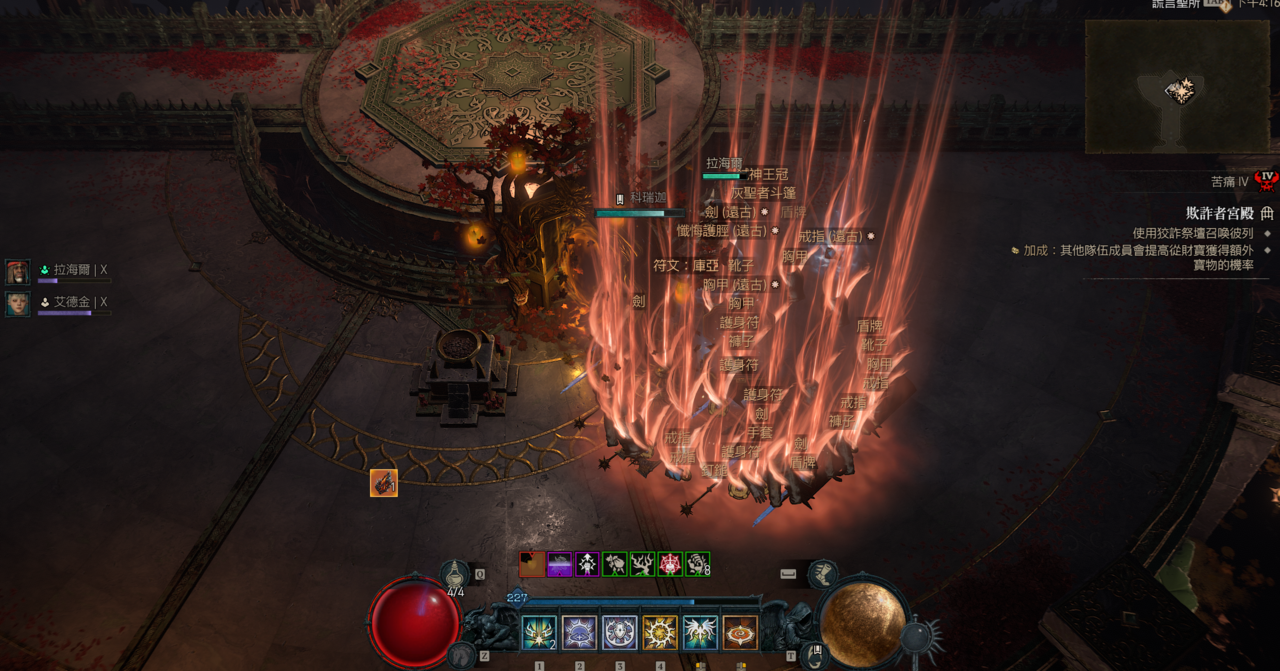
Task: Grab the 符文：庫亞 rune label
Action: [x=686, y=266]
